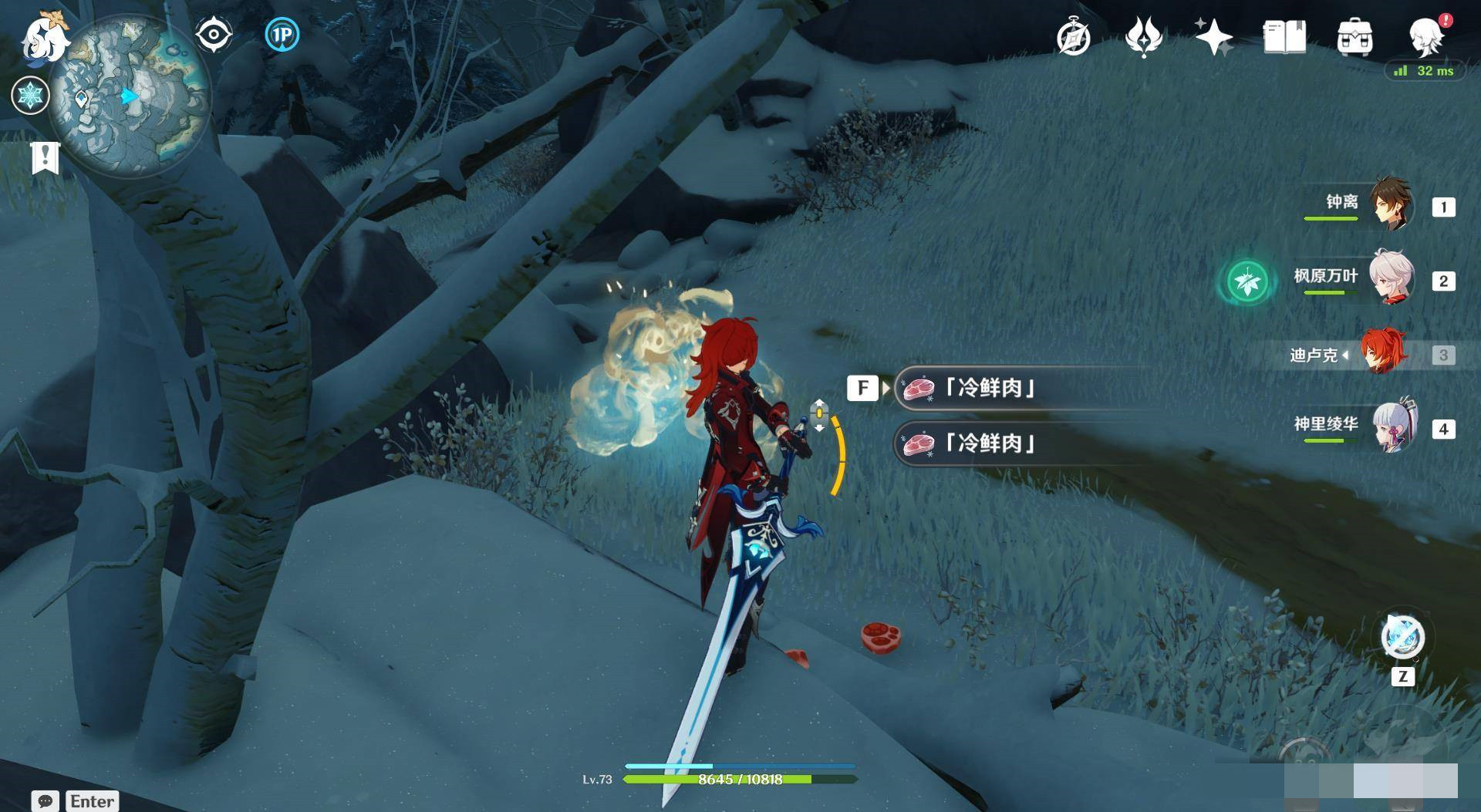Open the quest exclamation banner icon

(45, 157)
